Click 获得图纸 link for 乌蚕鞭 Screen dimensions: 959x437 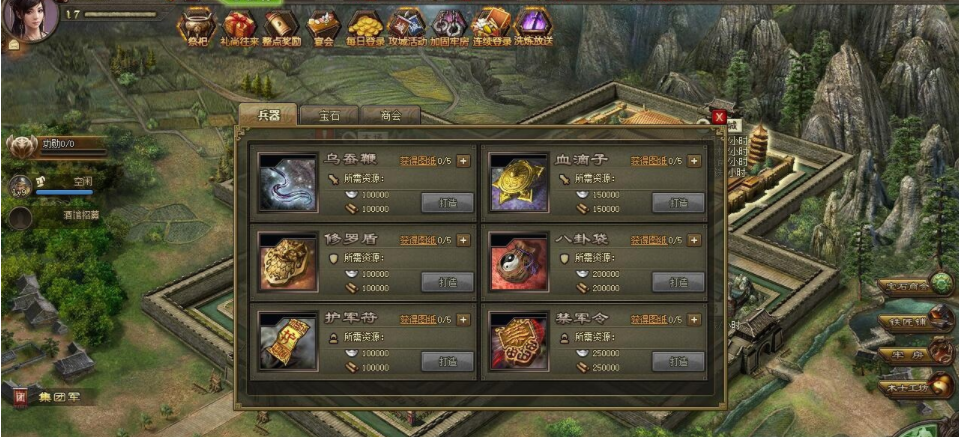coord(418,160)
